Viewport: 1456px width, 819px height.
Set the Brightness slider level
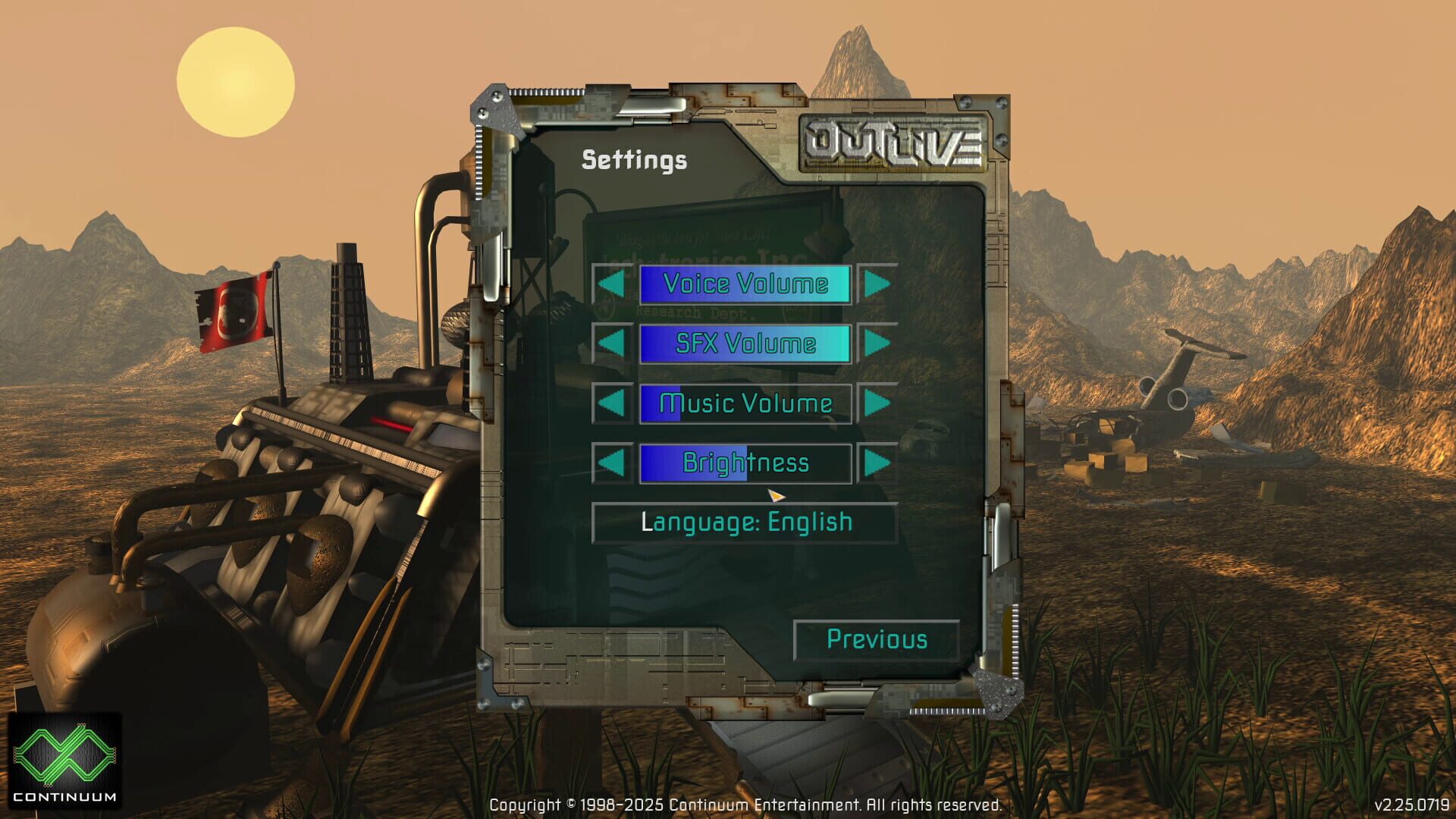[x=745, y=463]
